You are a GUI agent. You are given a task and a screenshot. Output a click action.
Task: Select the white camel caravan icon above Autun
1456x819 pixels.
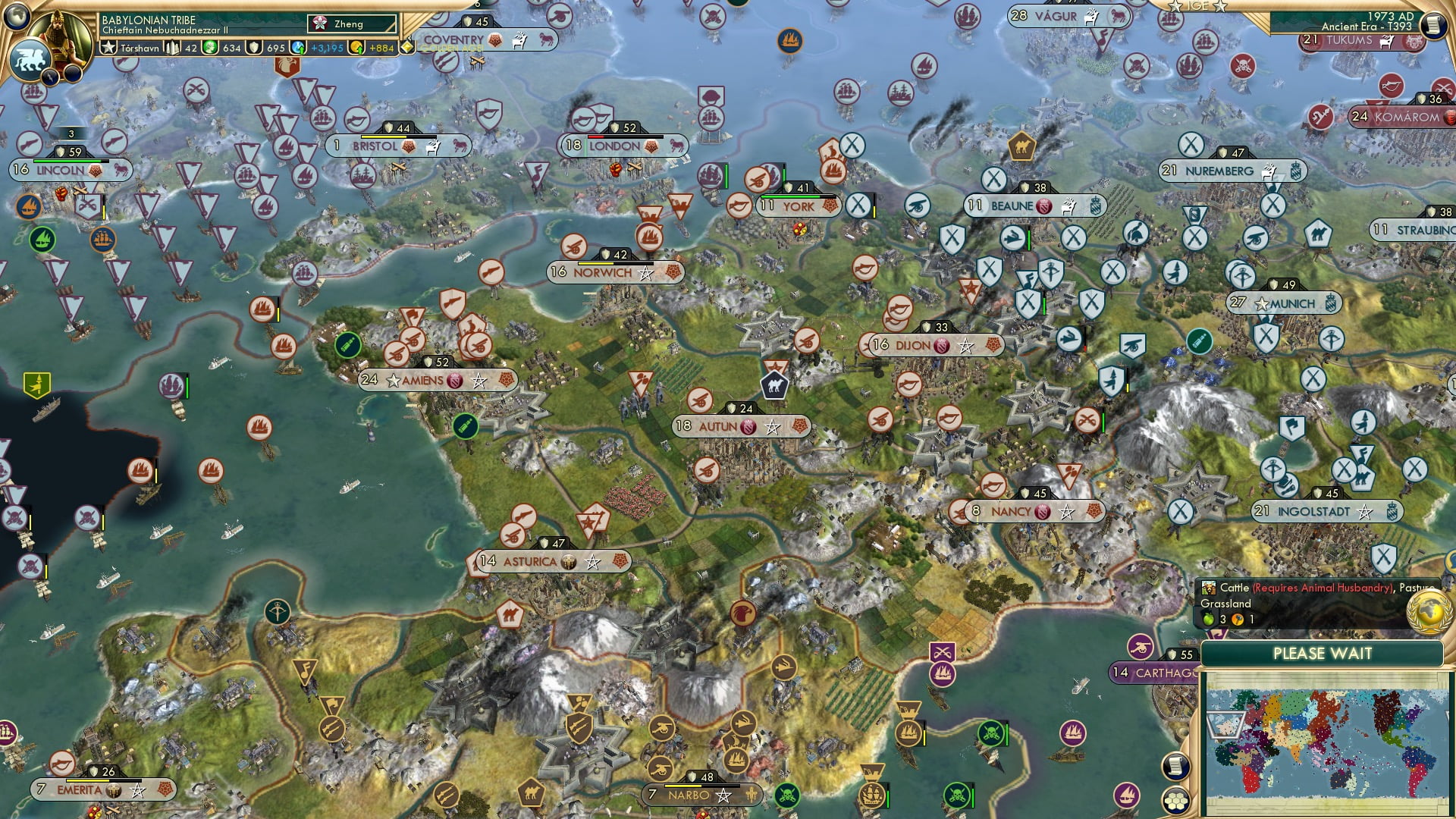tap(774, 384)
